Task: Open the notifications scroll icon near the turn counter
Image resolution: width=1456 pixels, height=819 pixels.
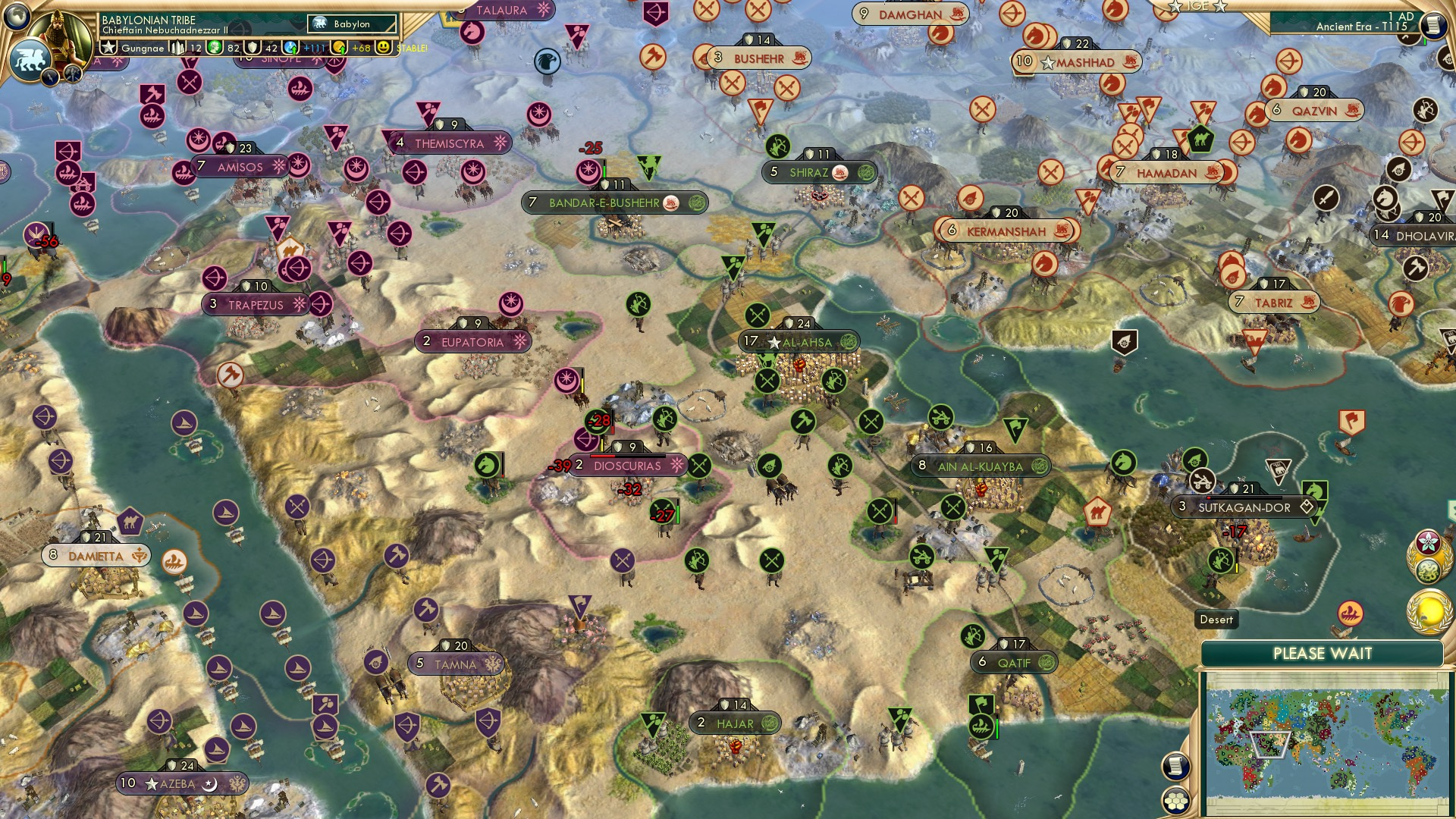Action: (1432, 24)
